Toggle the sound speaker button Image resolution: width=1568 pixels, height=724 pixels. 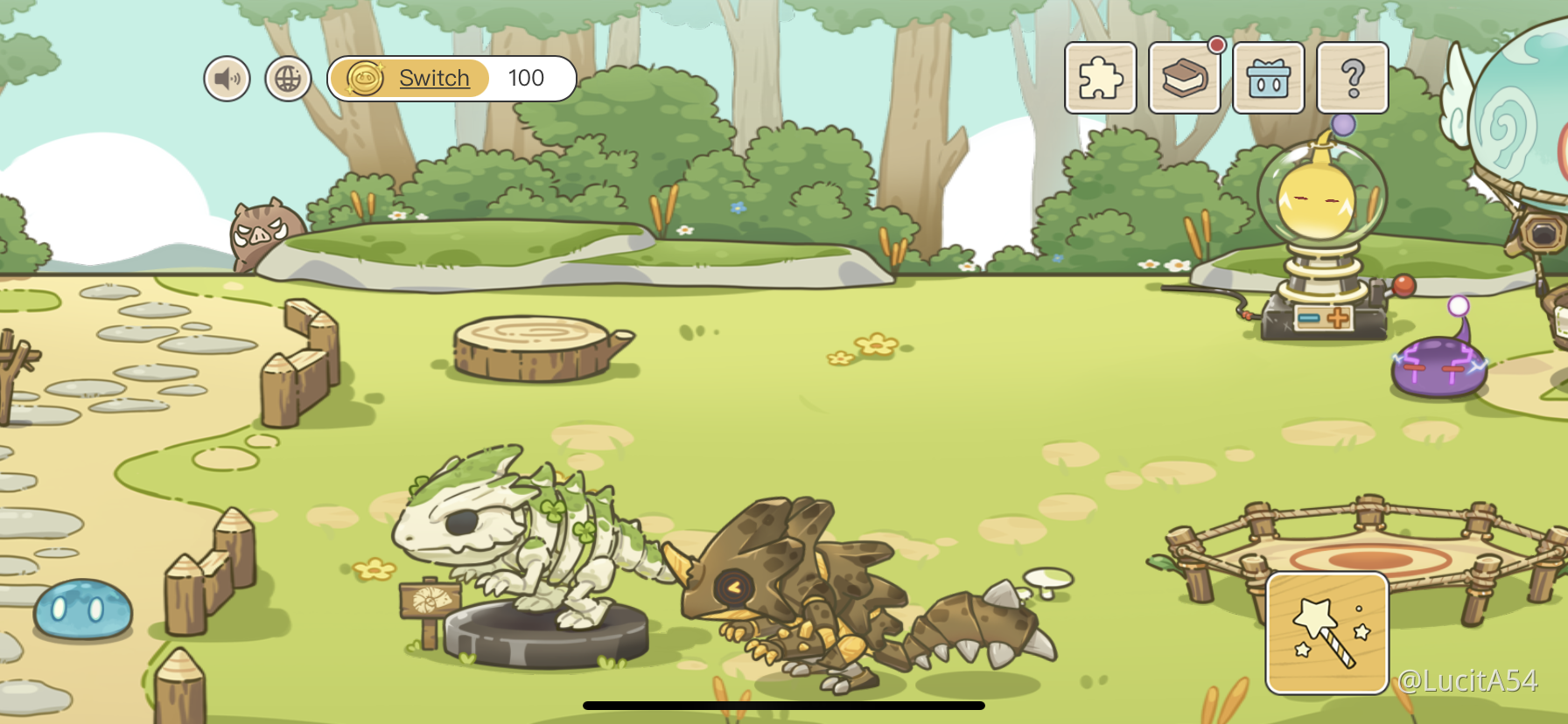(x=227, y=79)
